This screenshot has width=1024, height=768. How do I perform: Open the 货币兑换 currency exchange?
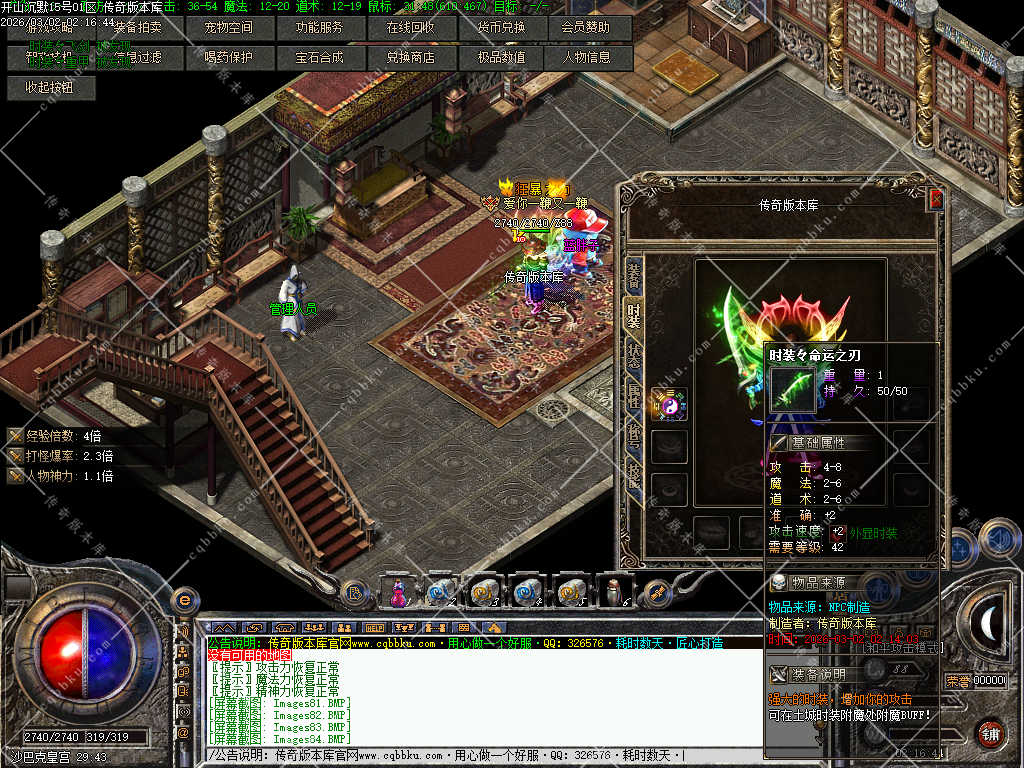(501, 28)
